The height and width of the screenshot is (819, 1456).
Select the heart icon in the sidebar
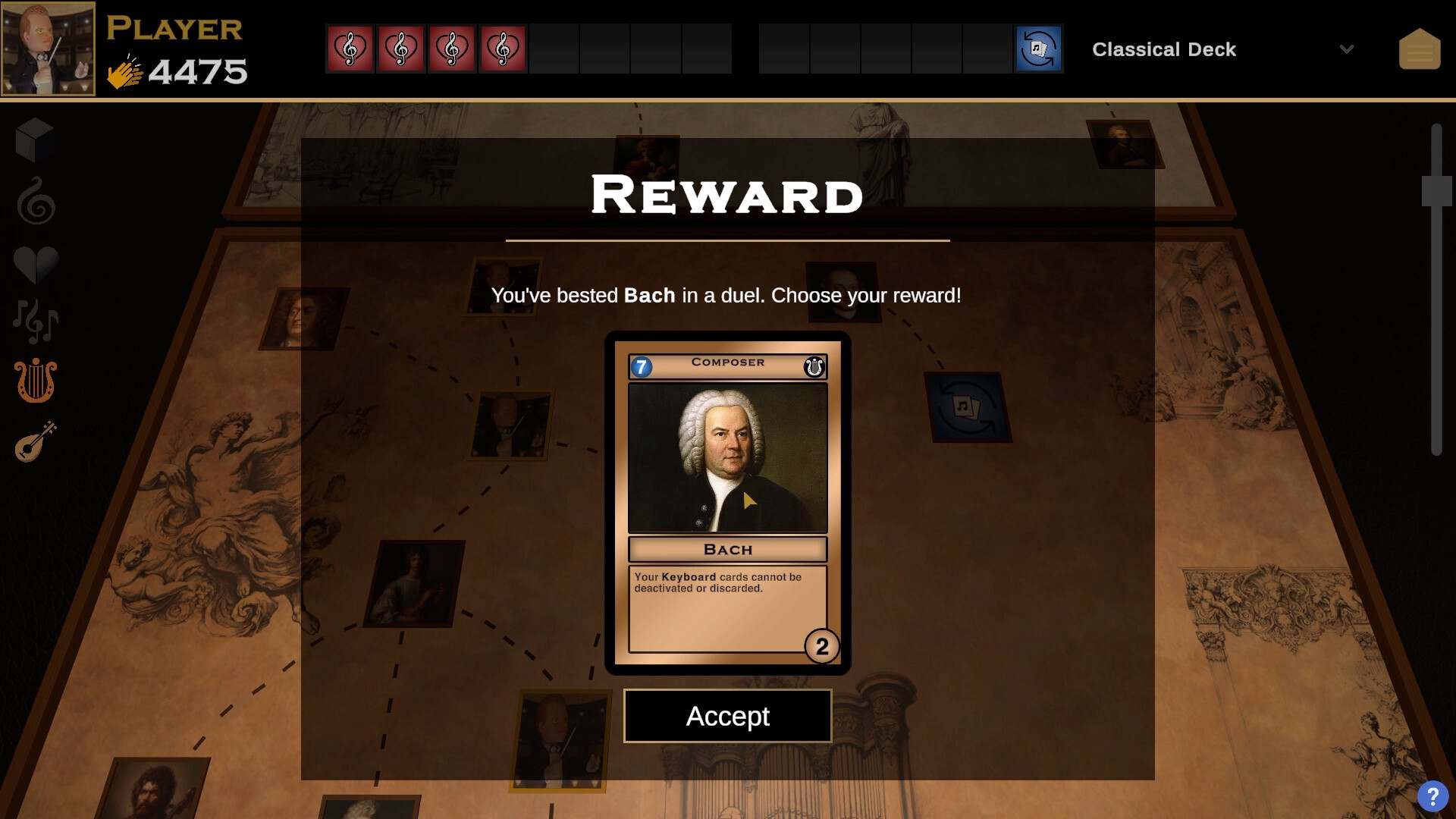[x=35, y=262]
